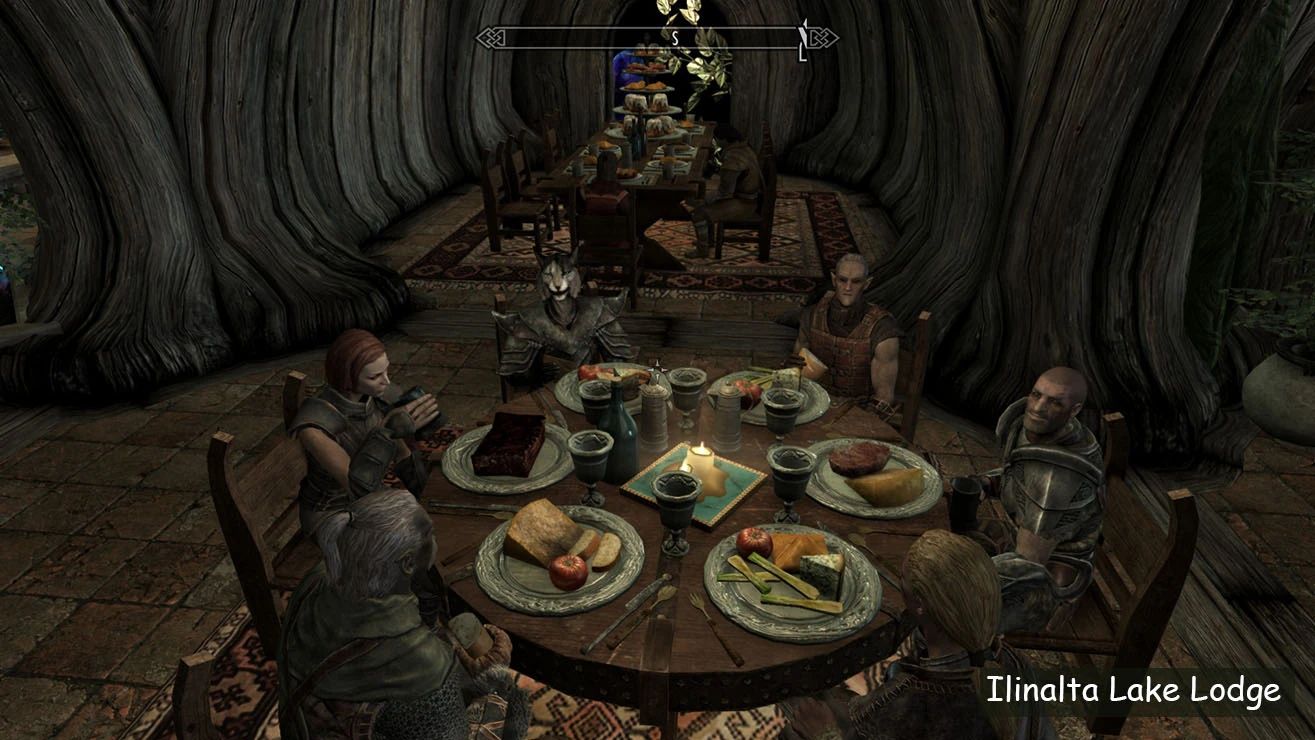Image resolution: width=1315 pixels, height=740 pixels.
Task: Click the compass bar showing South
Action: [x=656, y=38]
